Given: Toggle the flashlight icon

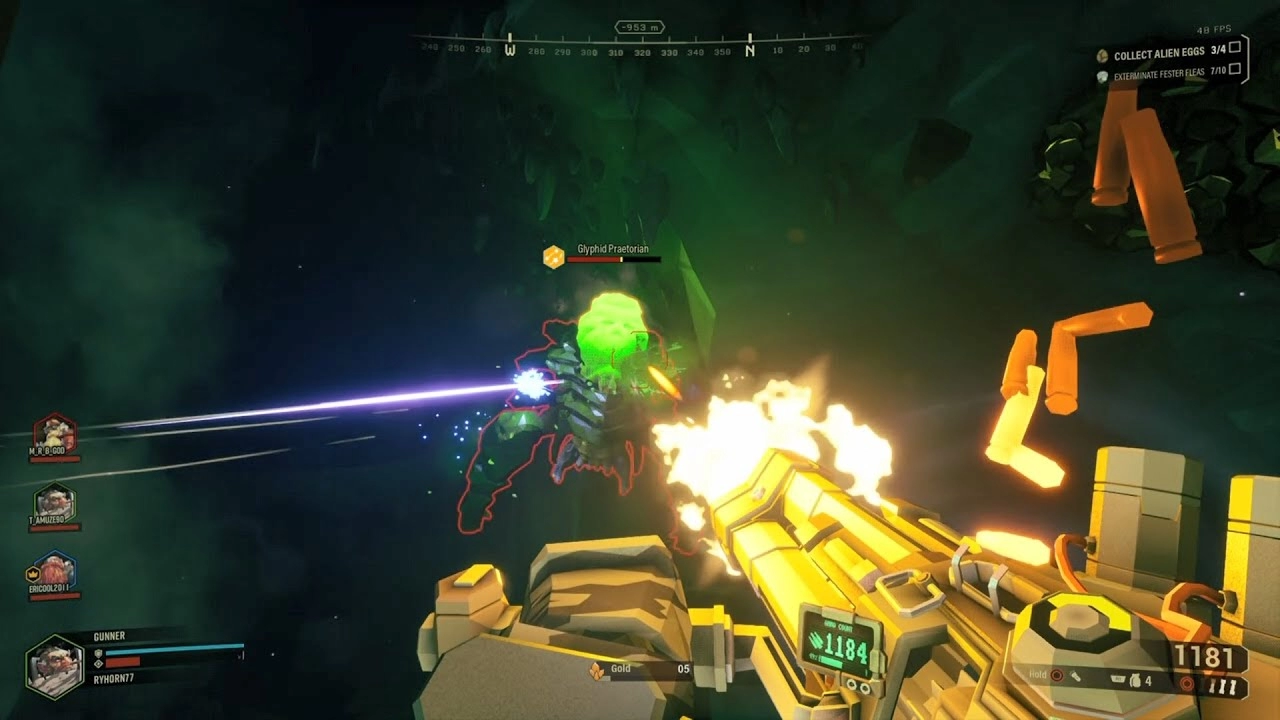Looking at the screenshot, I should [1074, 676].
